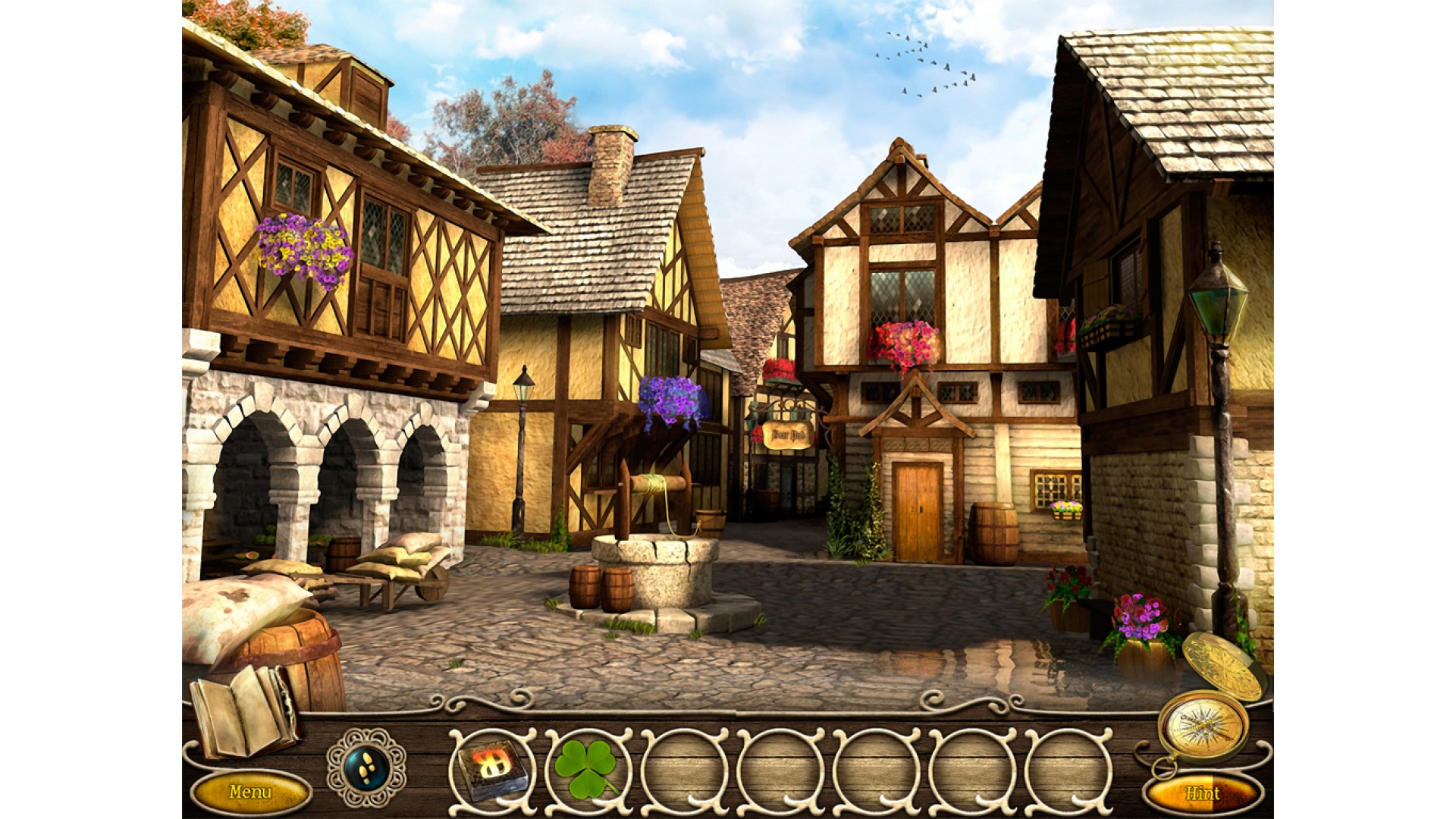Use the Hint button
Screen dimensions: 1456x819
pyautogui.click(x=1202, y=793)
